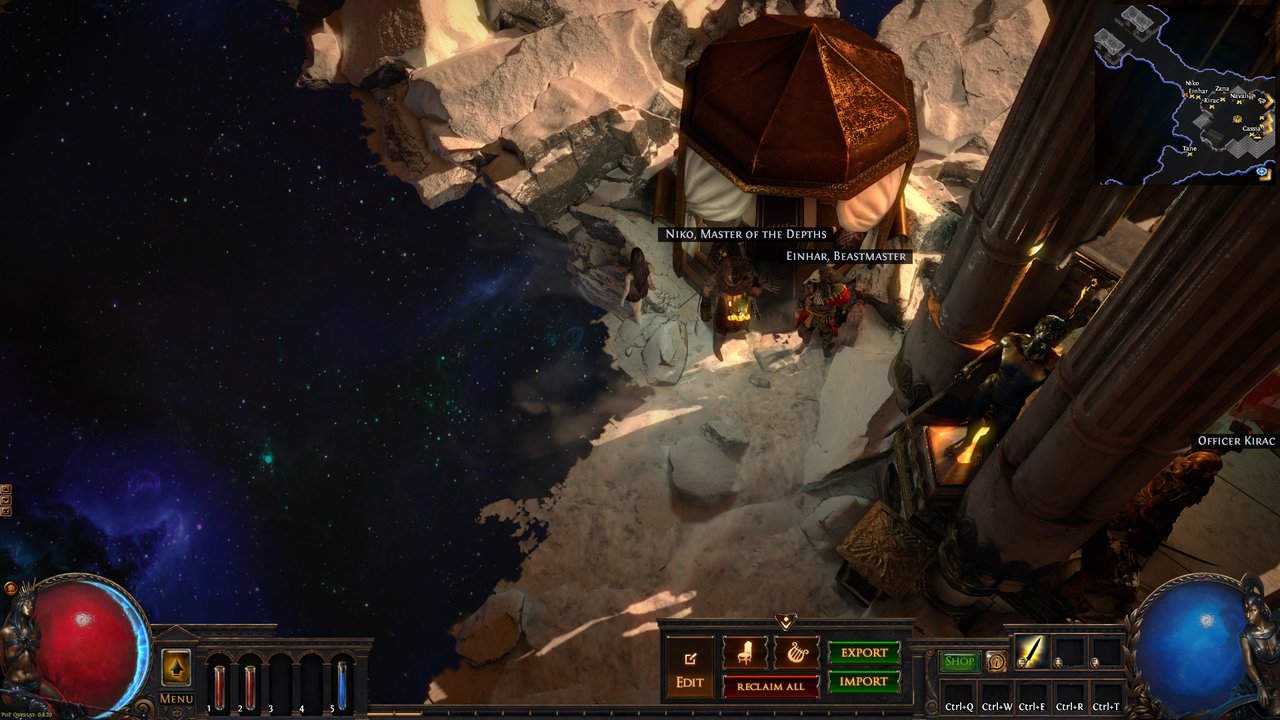Collapse the hideout panel arrow

785,622
